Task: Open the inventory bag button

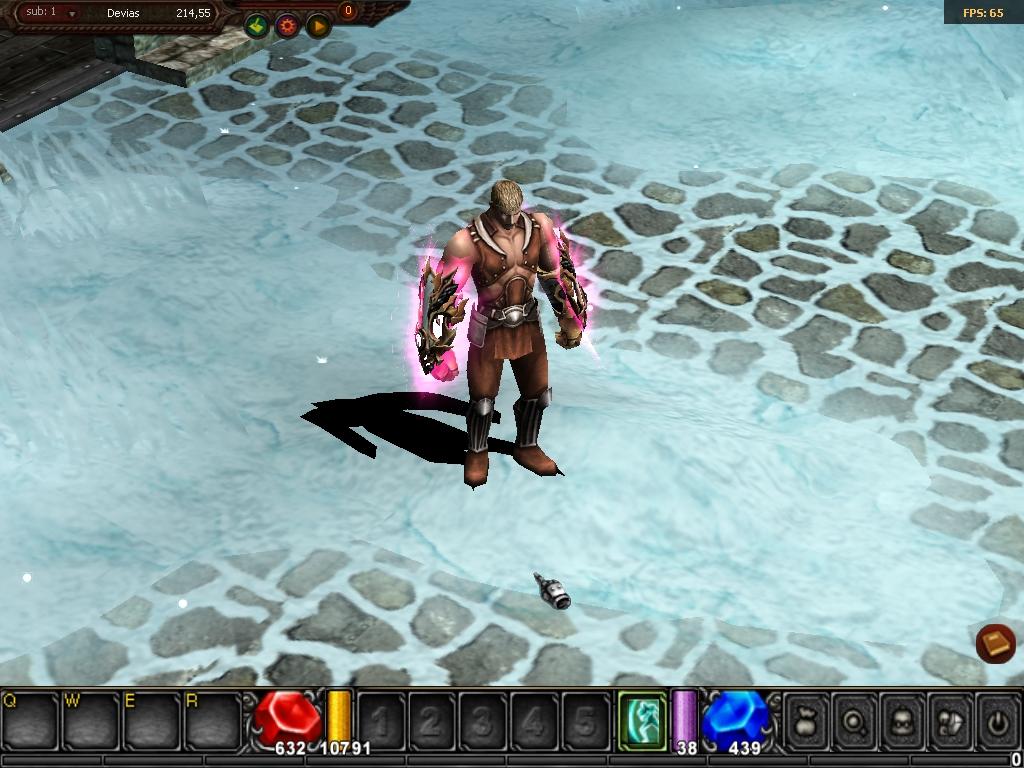Action: click(x=806, y=720)
